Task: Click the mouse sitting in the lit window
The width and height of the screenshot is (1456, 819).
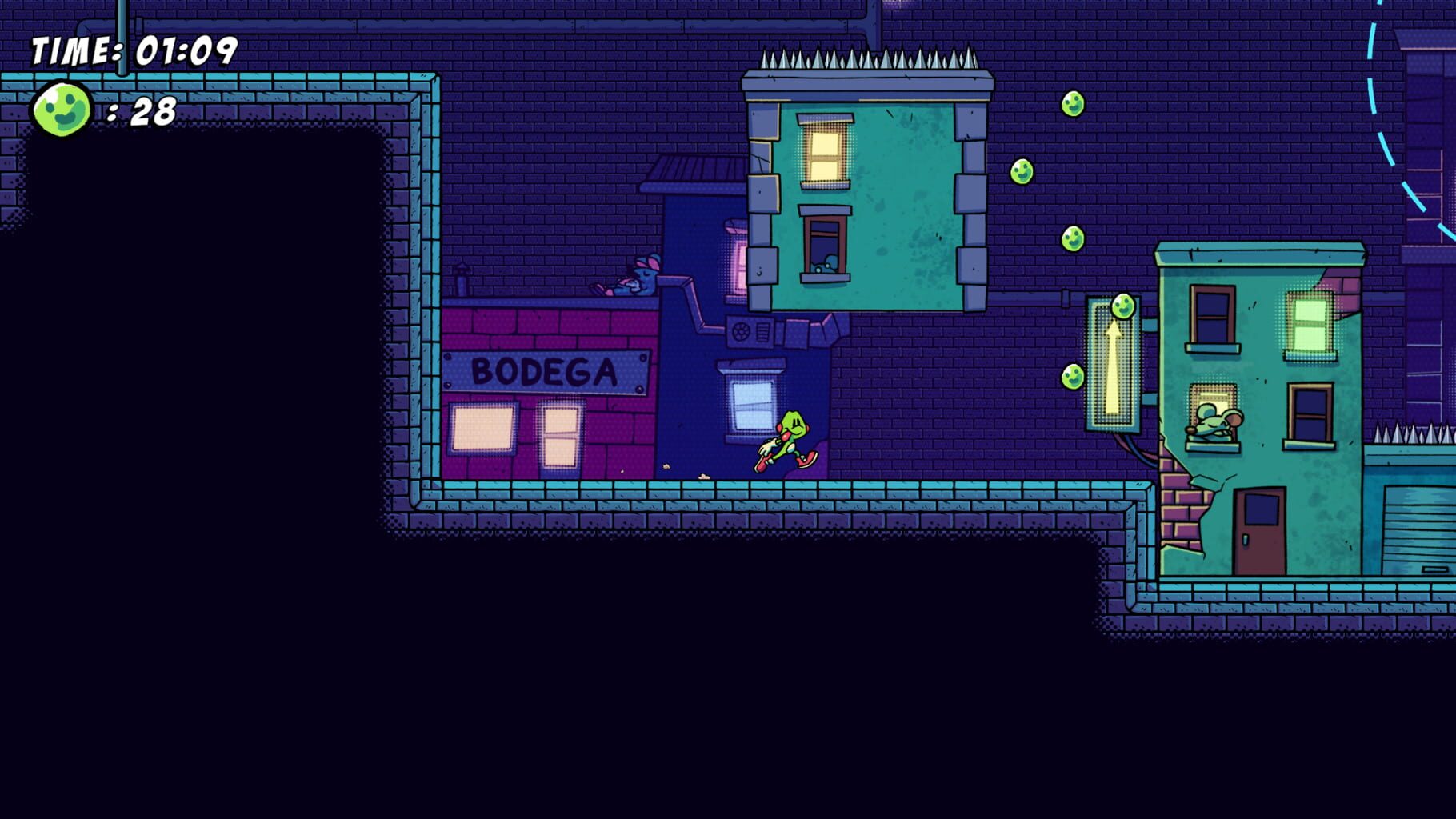Action: (1213, 420)
